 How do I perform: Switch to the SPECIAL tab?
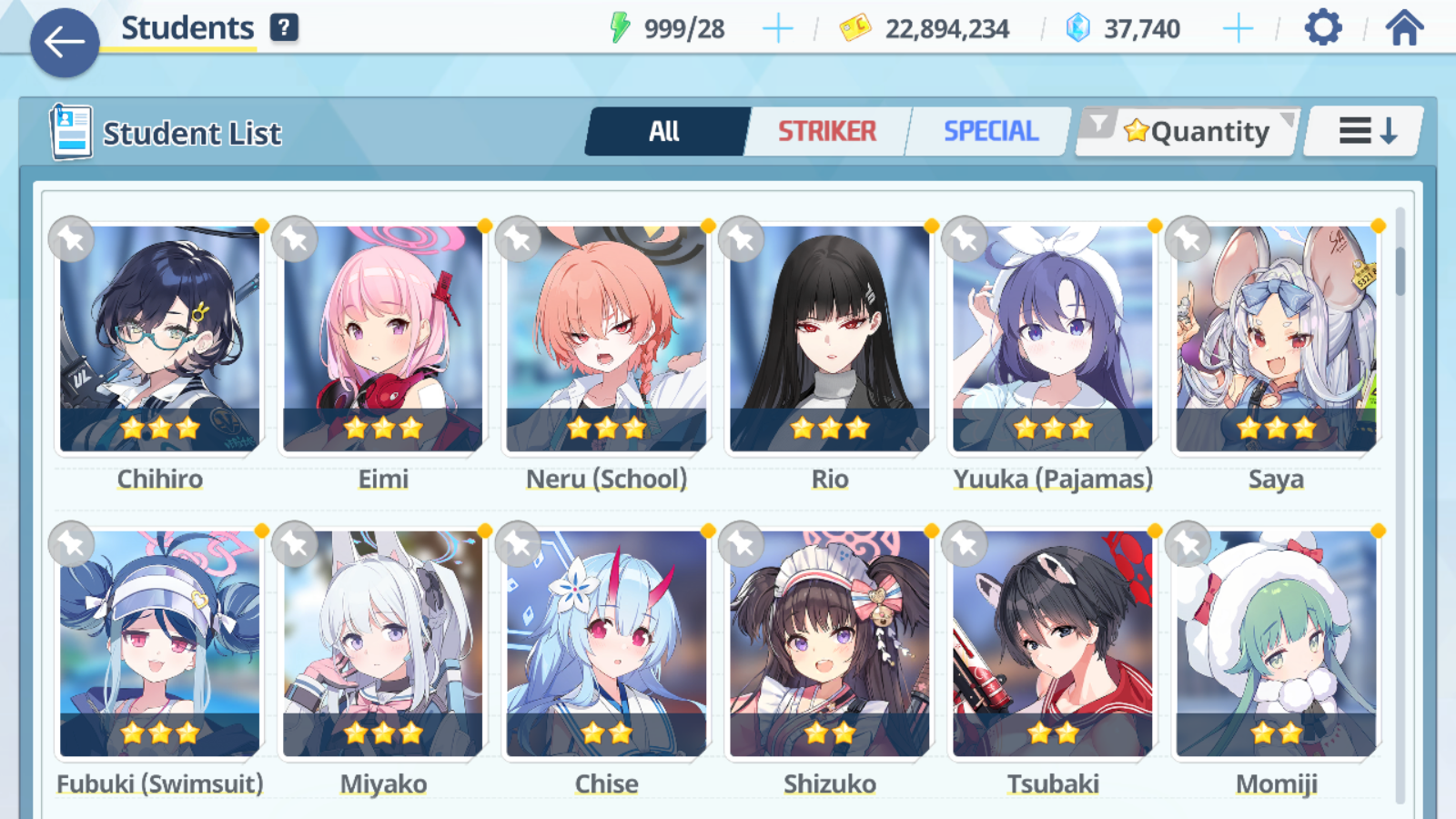(990, 132)
